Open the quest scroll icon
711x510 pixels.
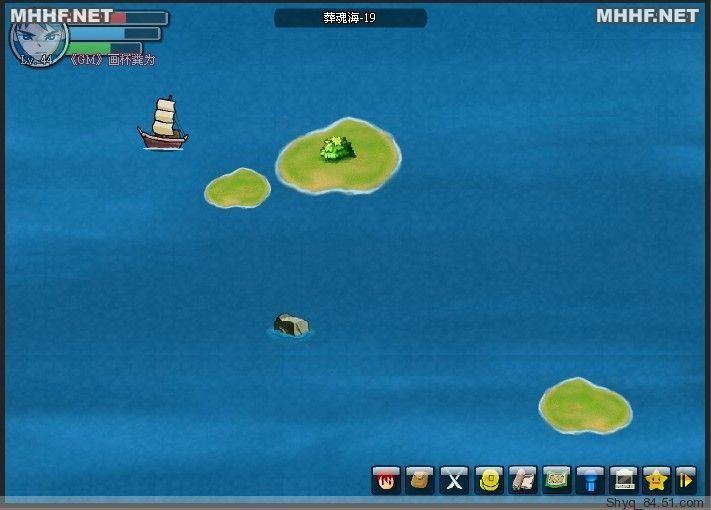[x=523, y=480]
